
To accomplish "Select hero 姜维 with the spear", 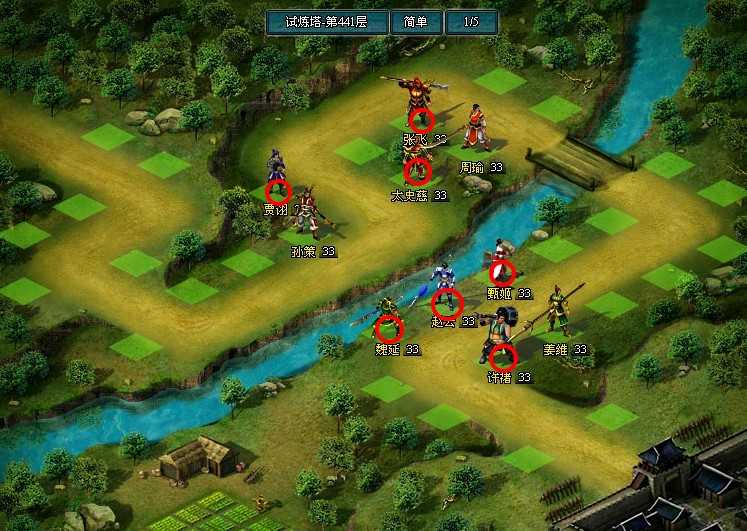I will tap(558, 312).
